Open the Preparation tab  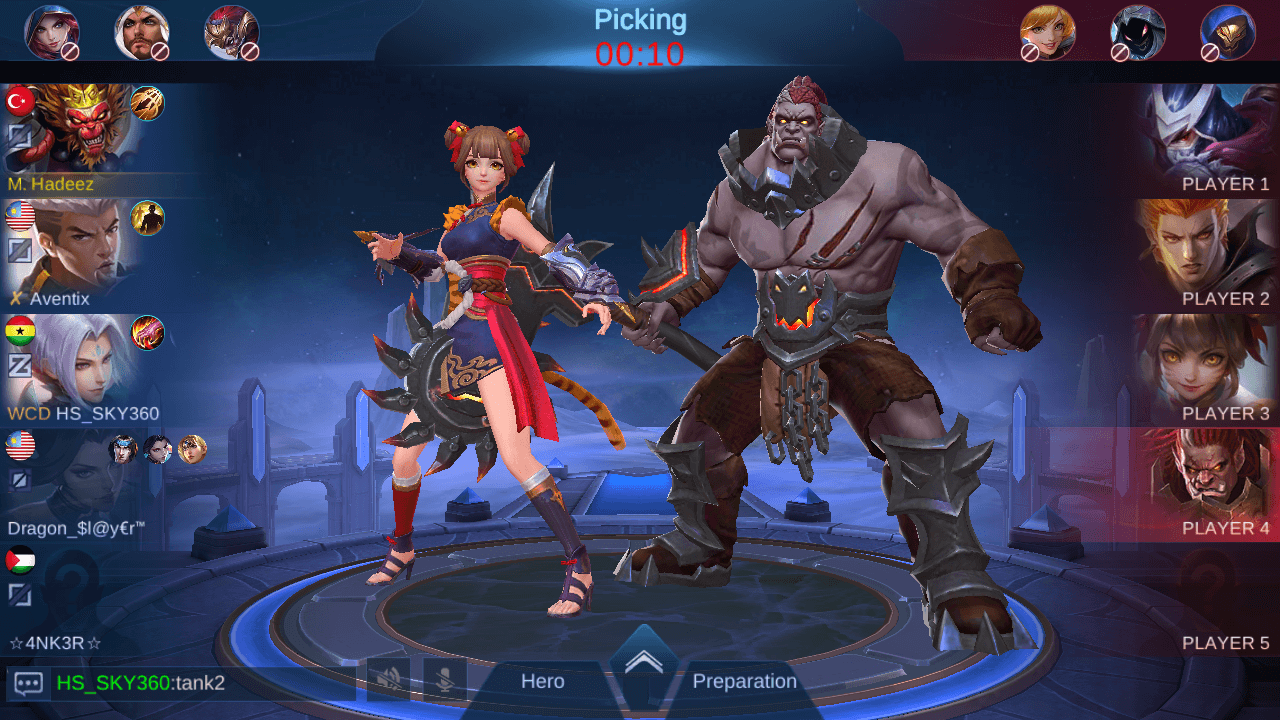click(744, 682)
